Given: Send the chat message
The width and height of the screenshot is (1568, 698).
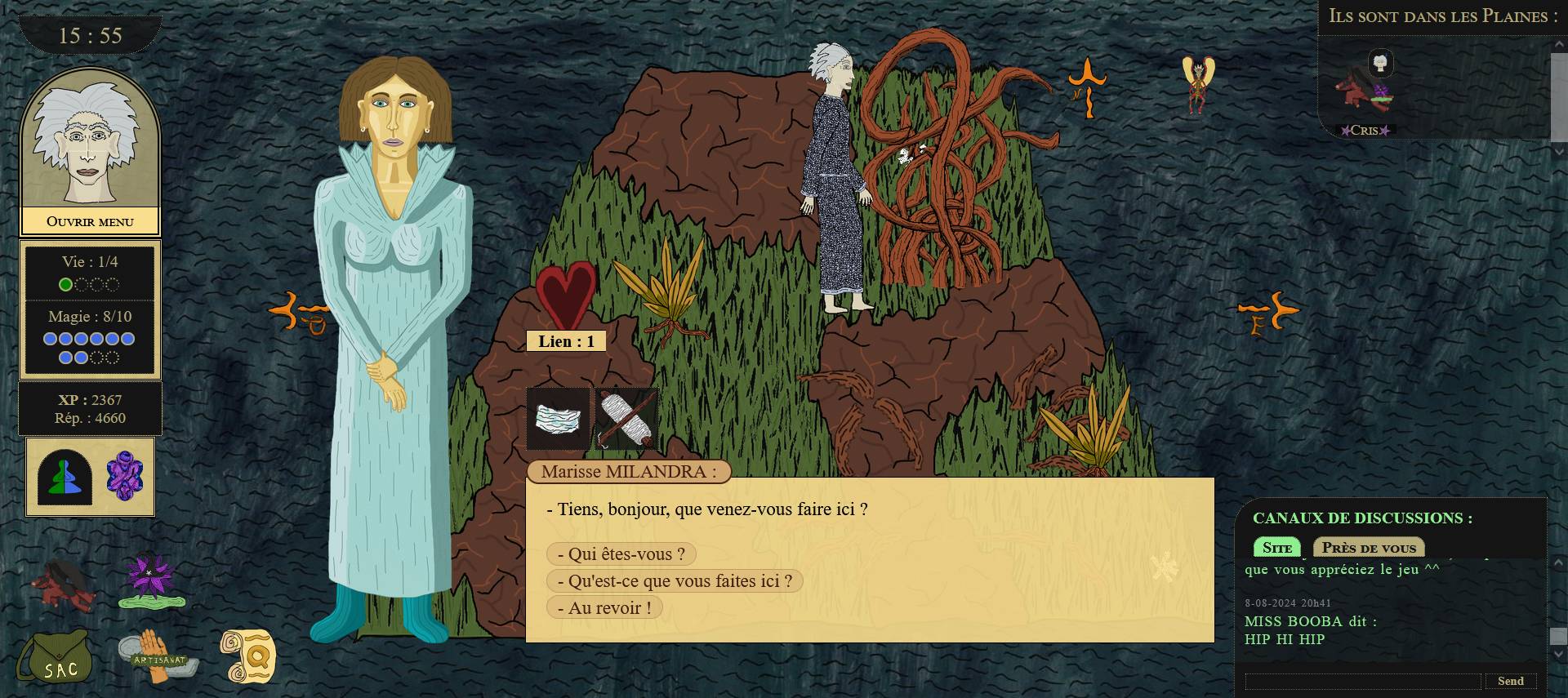Looking at the screenshot, I should [x=1510, y=681].
